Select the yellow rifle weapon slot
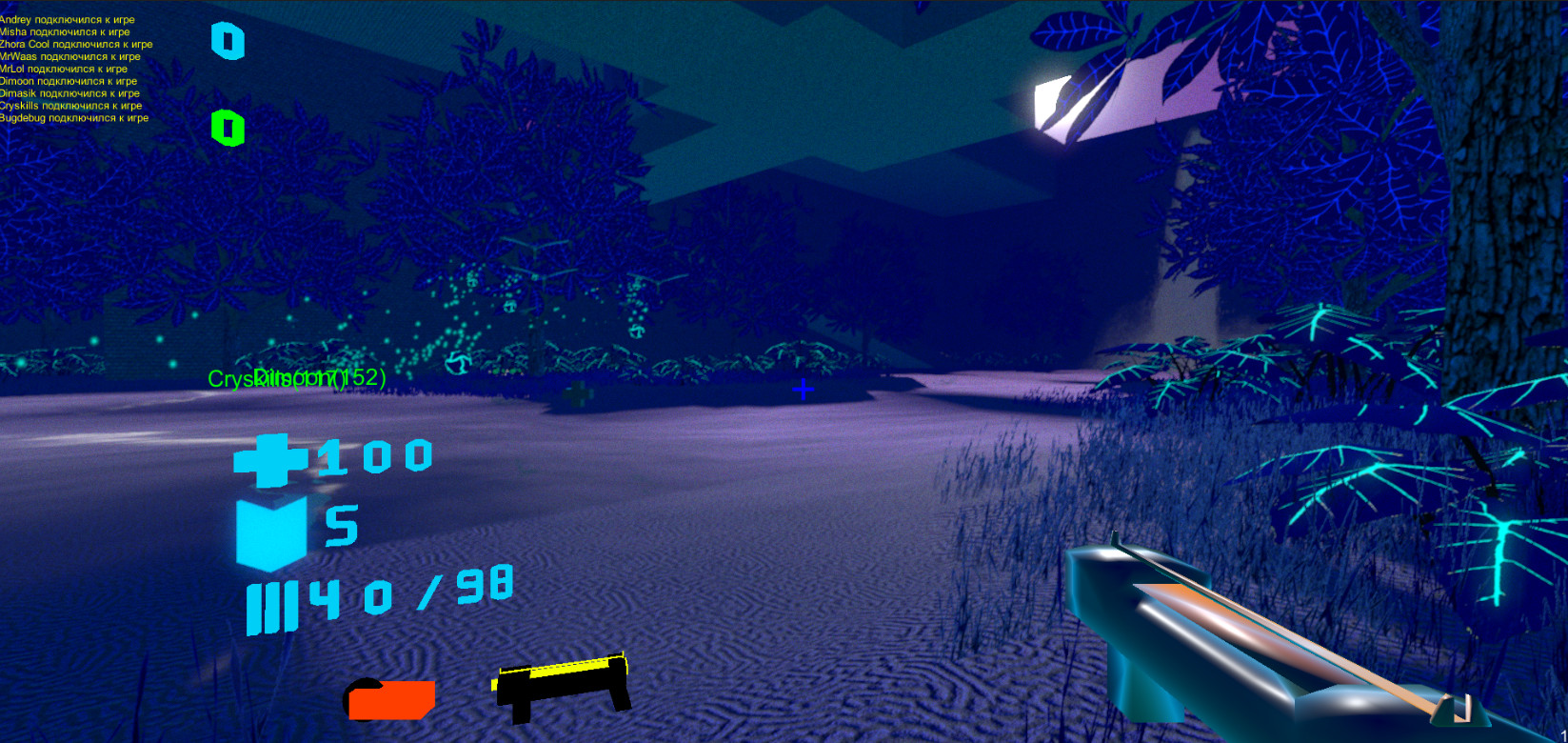 tap(562, 682)
